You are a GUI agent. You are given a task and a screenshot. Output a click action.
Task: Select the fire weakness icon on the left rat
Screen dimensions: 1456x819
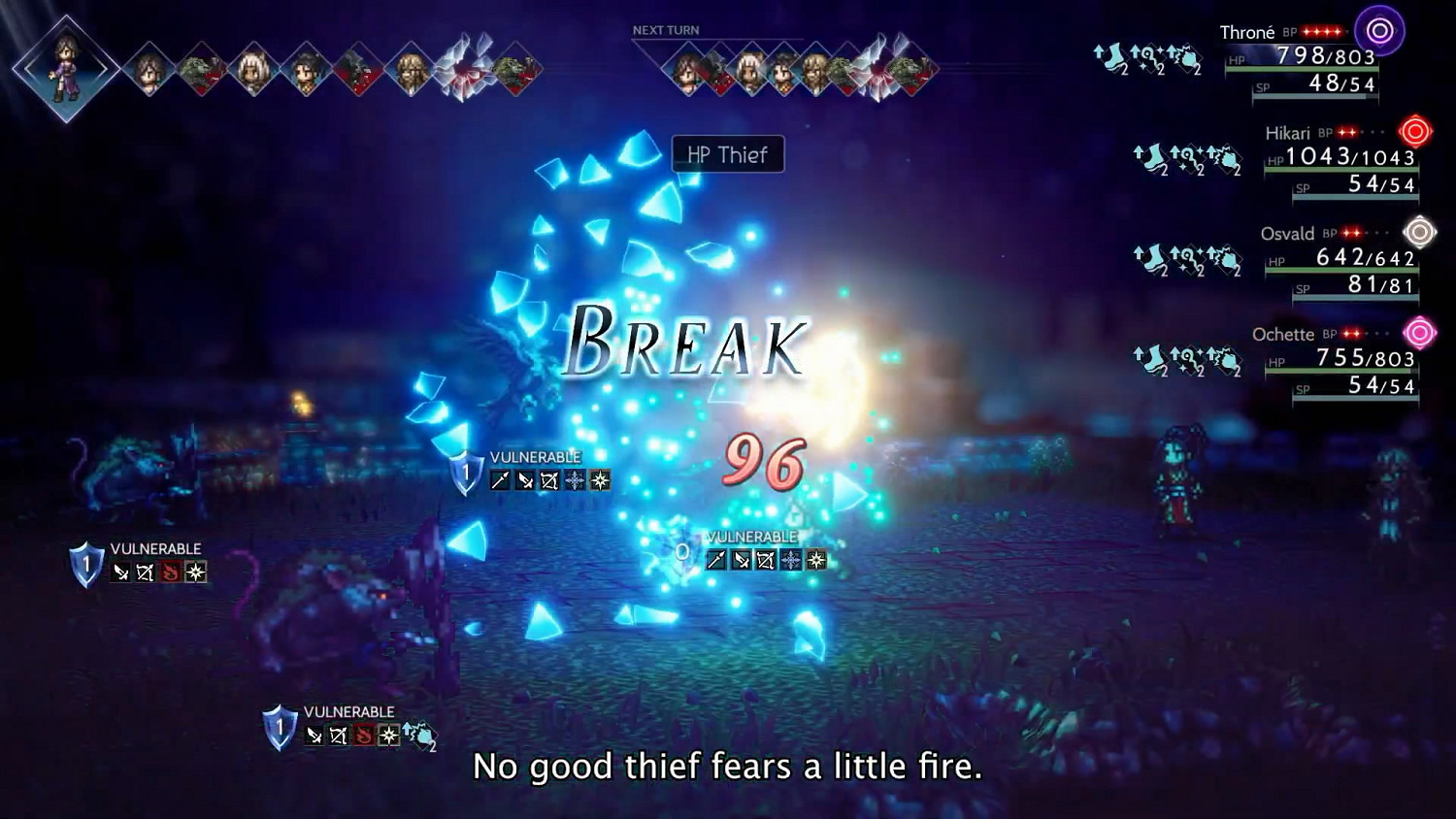(170, 571)
